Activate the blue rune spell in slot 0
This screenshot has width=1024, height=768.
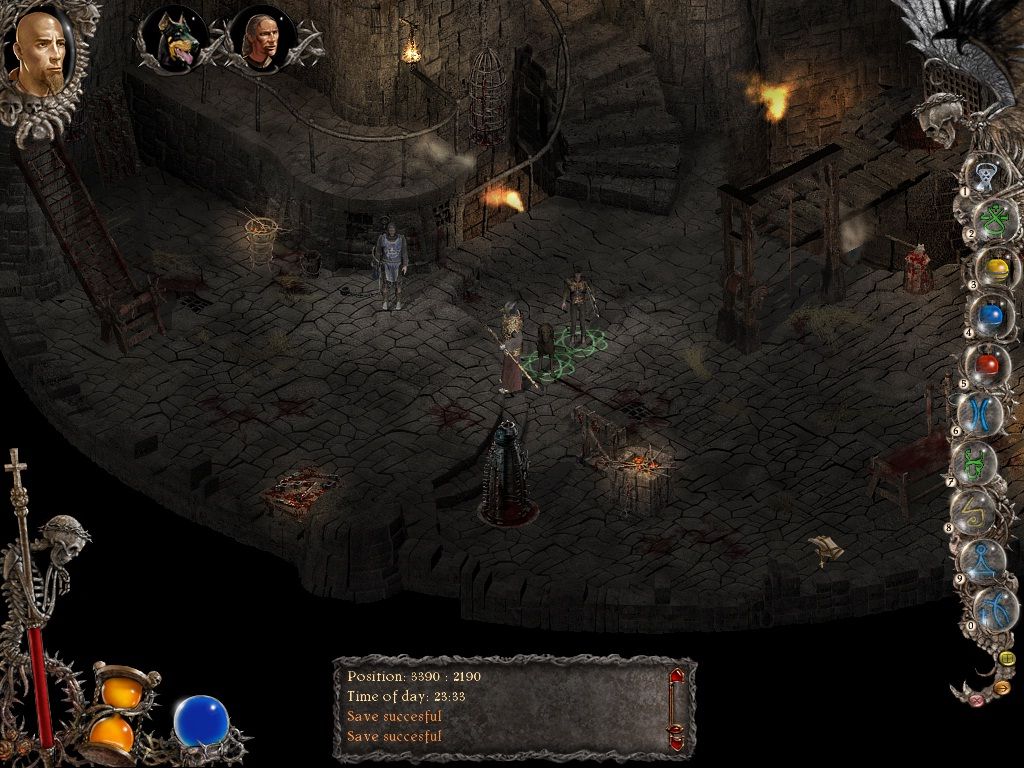pyautogui.click(x=992, y=606)
